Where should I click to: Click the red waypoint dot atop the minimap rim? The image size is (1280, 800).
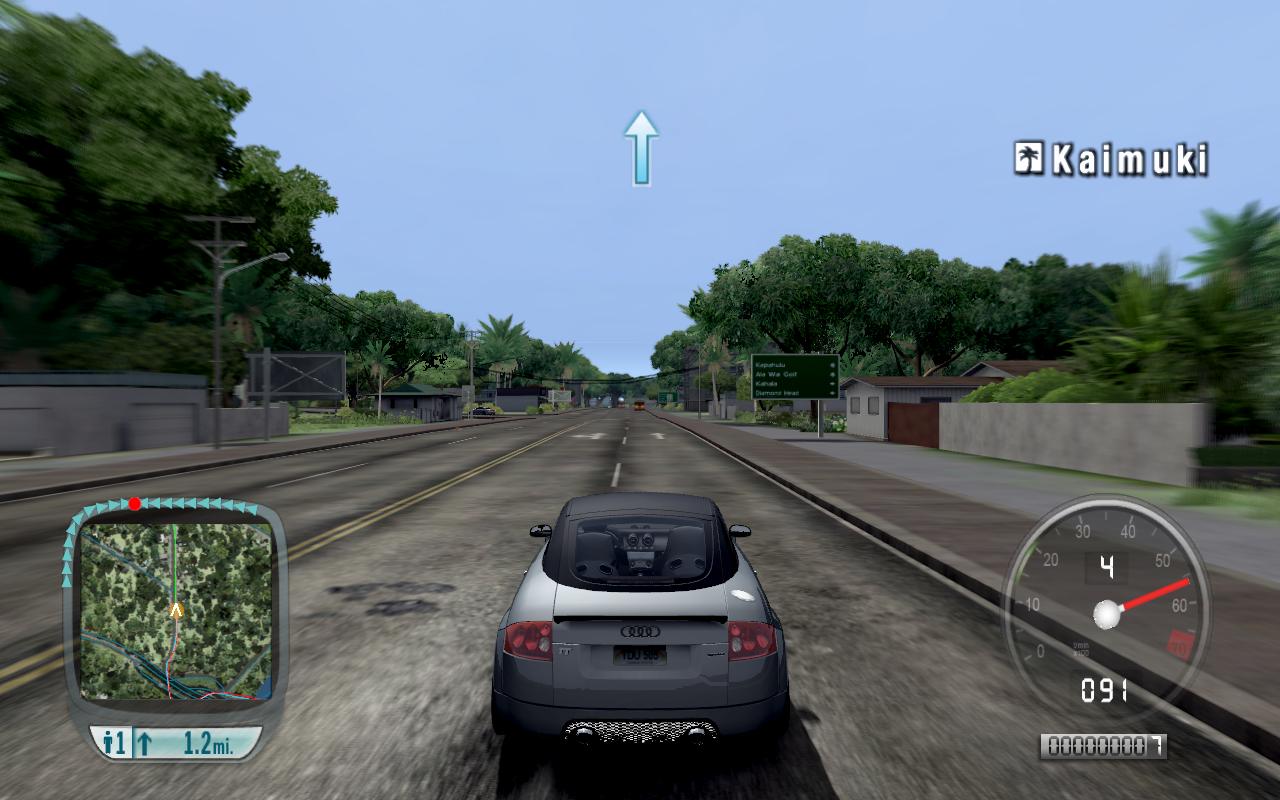coord(134,504)
